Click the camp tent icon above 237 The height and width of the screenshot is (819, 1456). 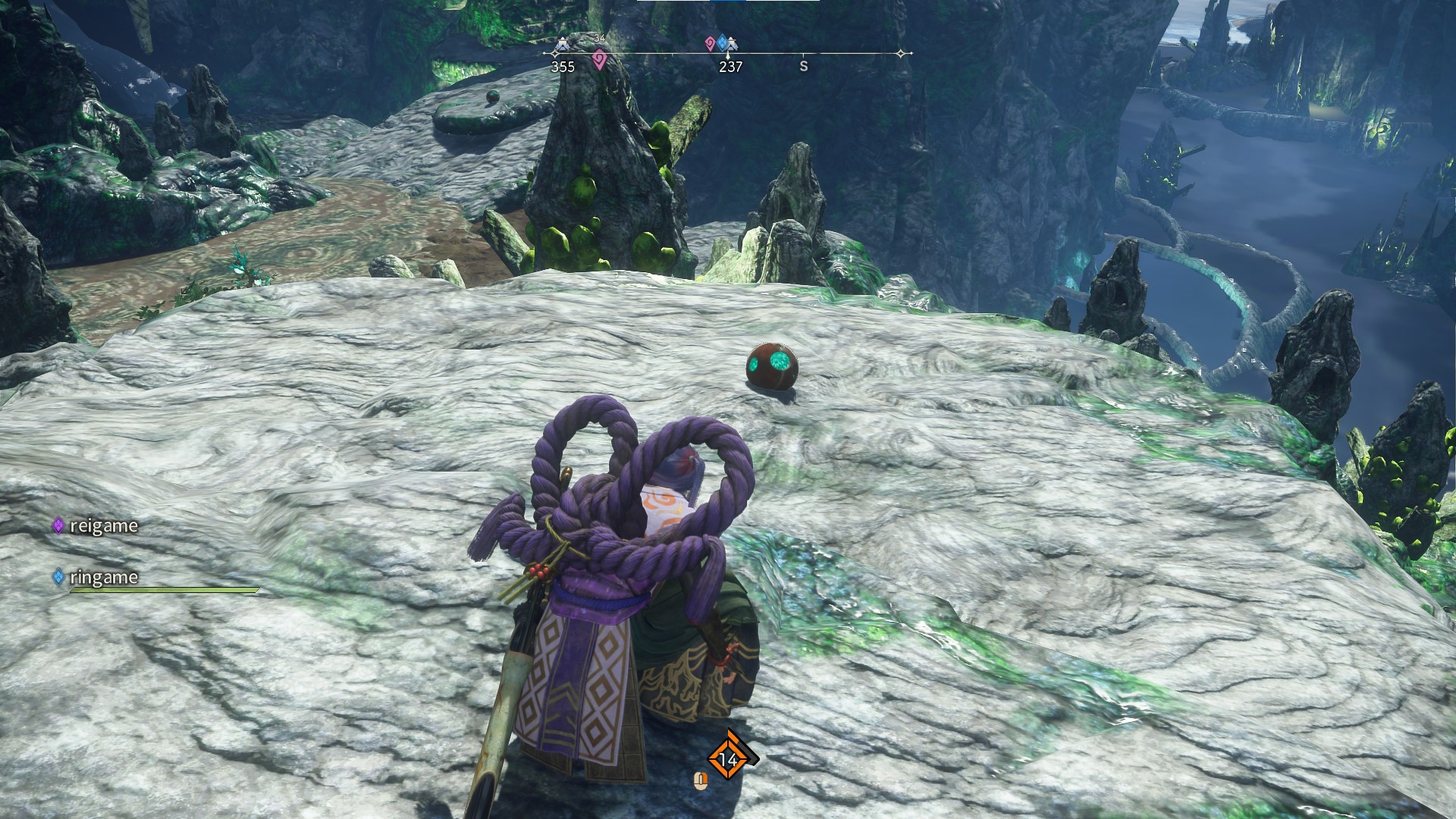[x=731, y=45]
